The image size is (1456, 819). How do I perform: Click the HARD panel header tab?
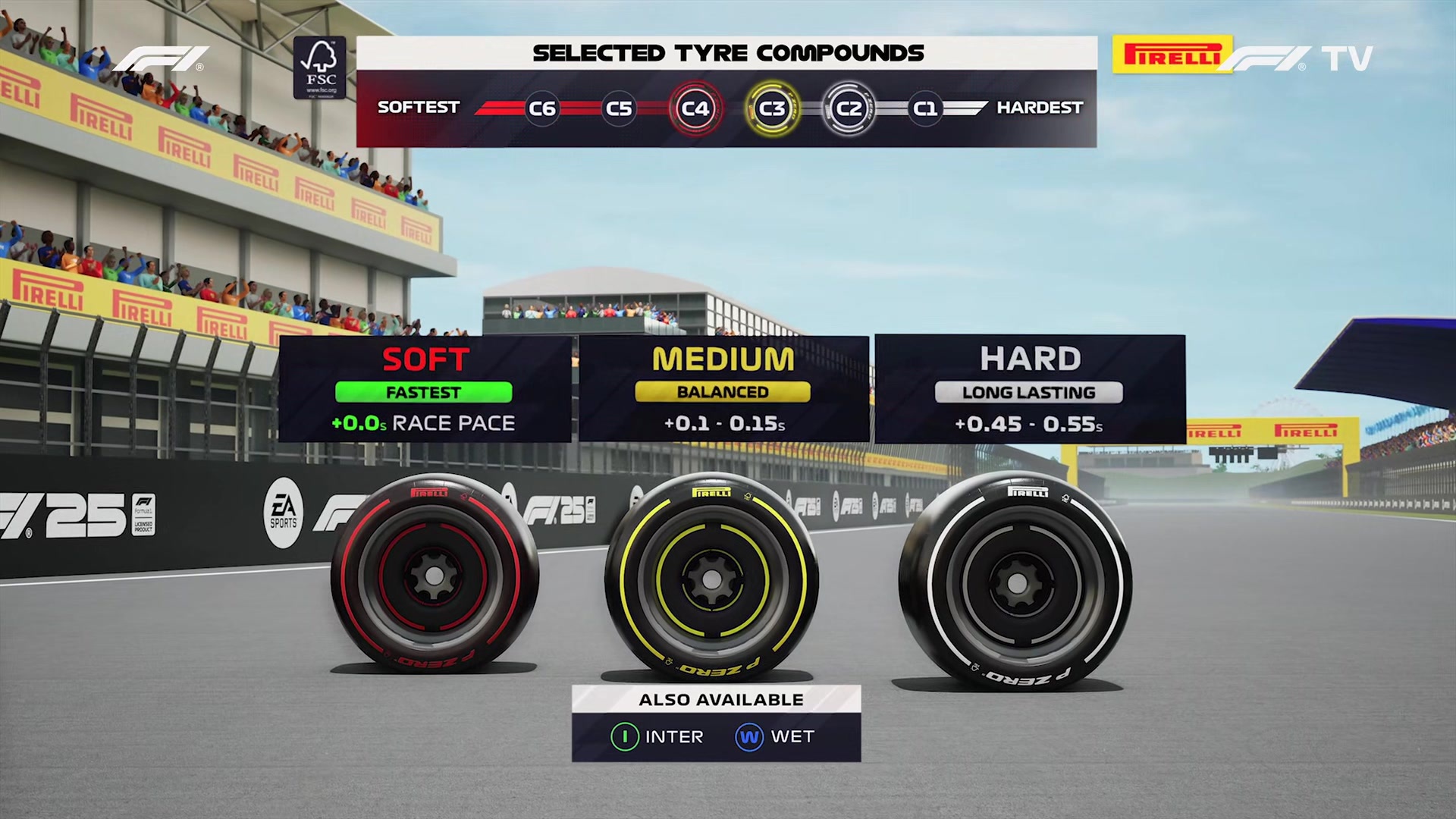1030,358
